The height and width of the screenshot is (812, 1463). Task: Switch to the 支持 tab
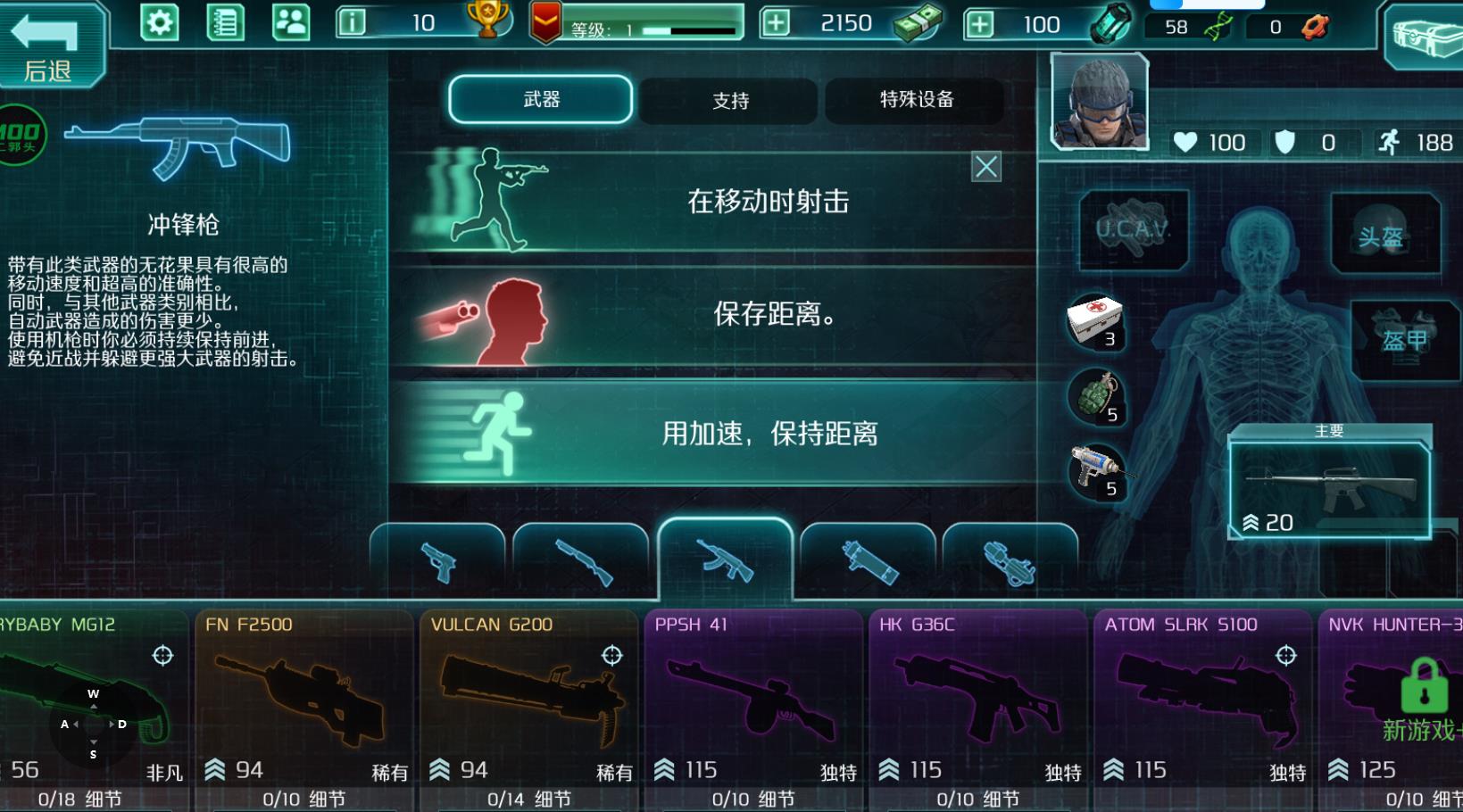(729, 101)
